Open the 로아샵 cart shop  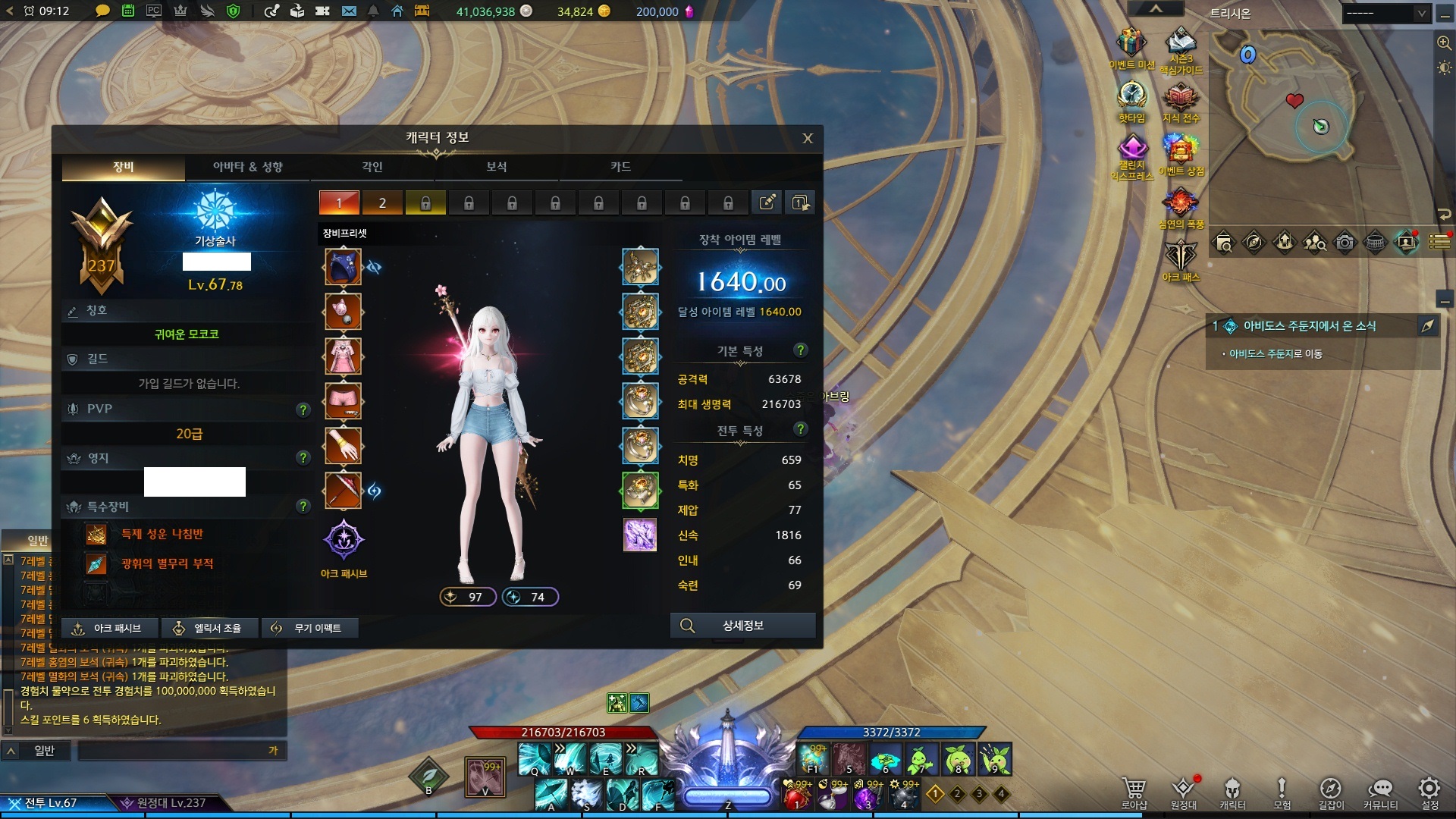(x=1134, y=792)
